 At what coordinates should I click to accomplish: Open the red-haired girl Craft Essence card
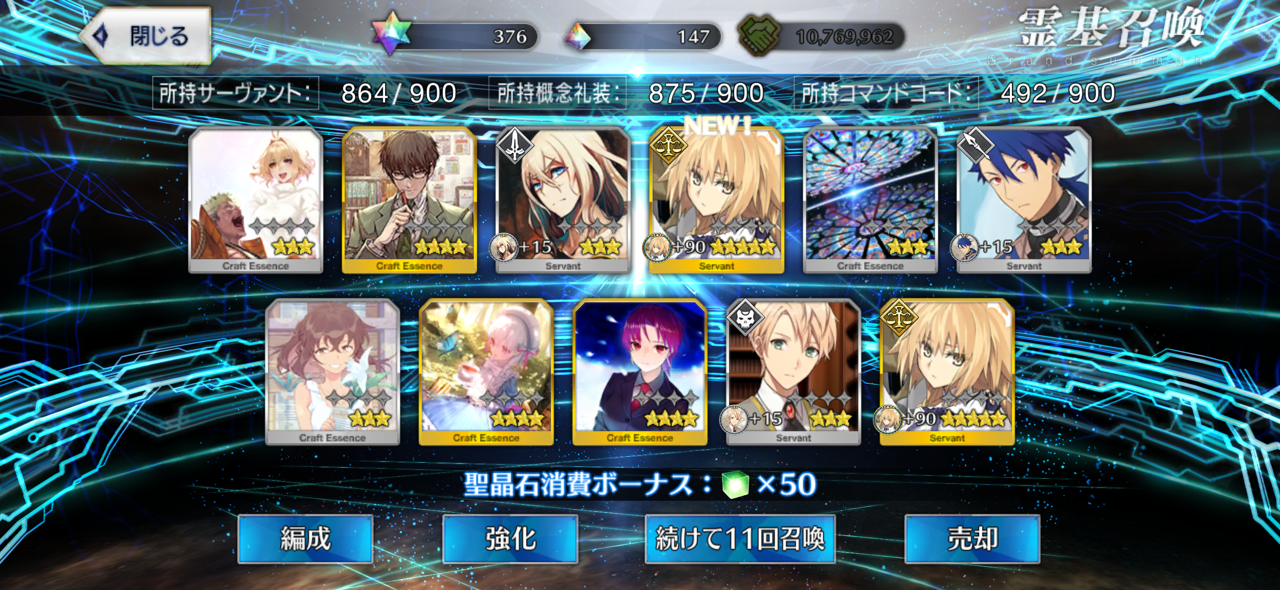tap(640, 372)
